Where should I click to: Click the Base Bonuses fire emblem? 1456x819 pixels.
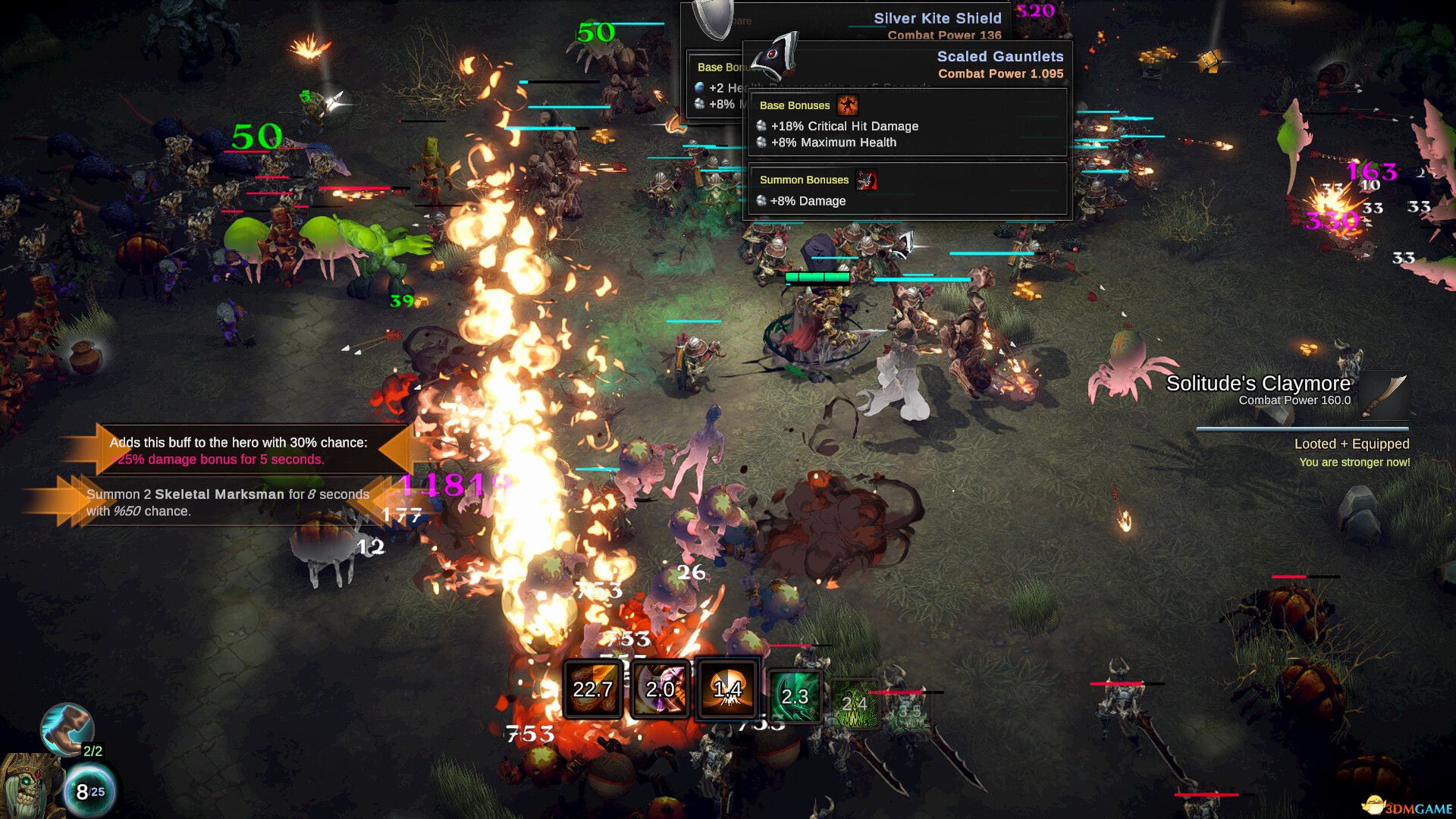849,105
